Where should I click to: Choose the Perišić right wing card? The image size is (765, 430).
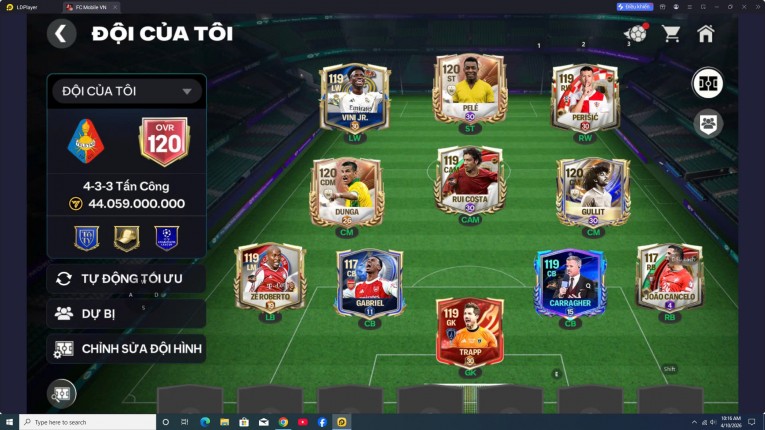click(585, 97)
